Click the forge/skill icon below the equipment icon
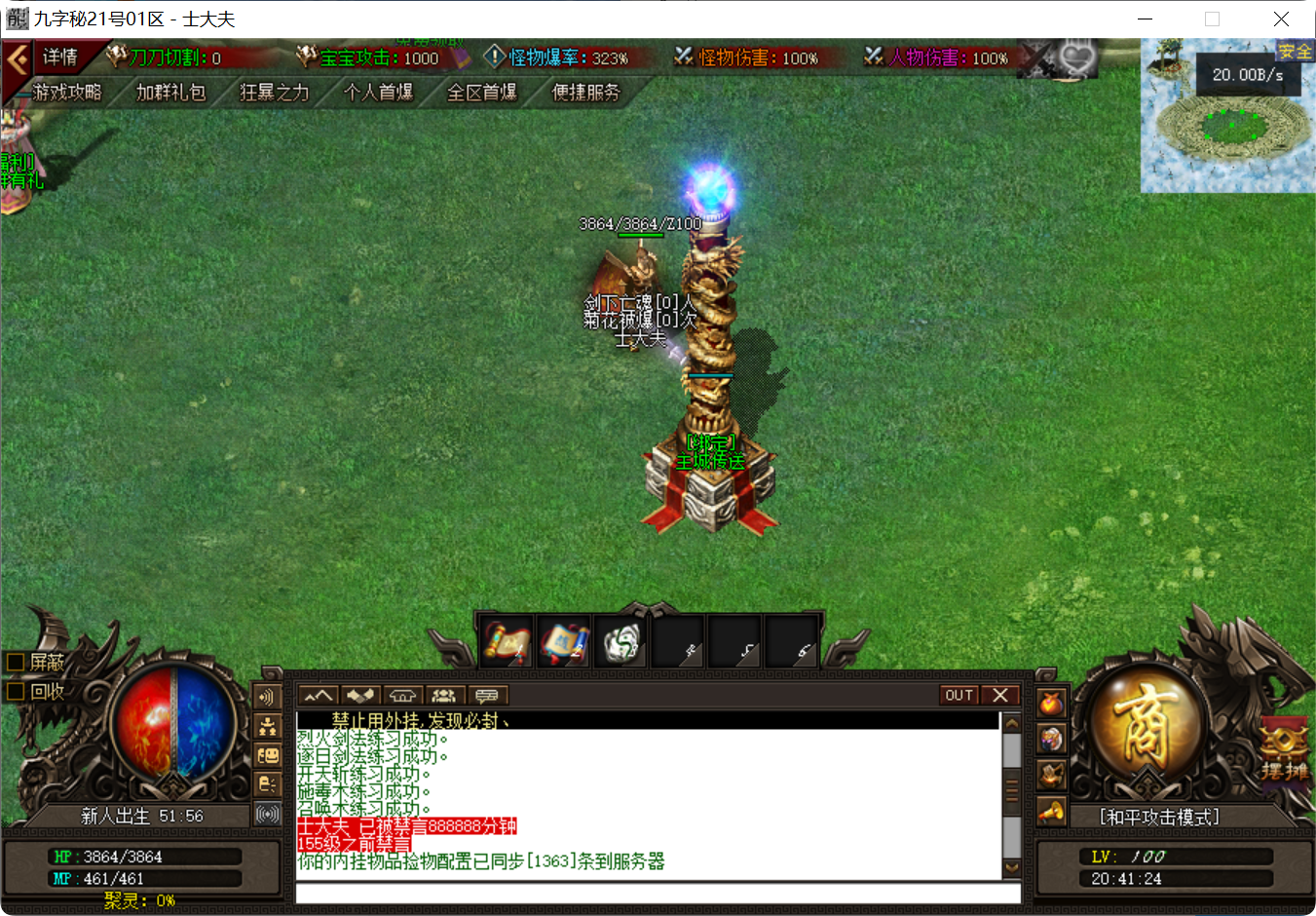This screenshot has height=916, width=1316. coord(1051,775)
